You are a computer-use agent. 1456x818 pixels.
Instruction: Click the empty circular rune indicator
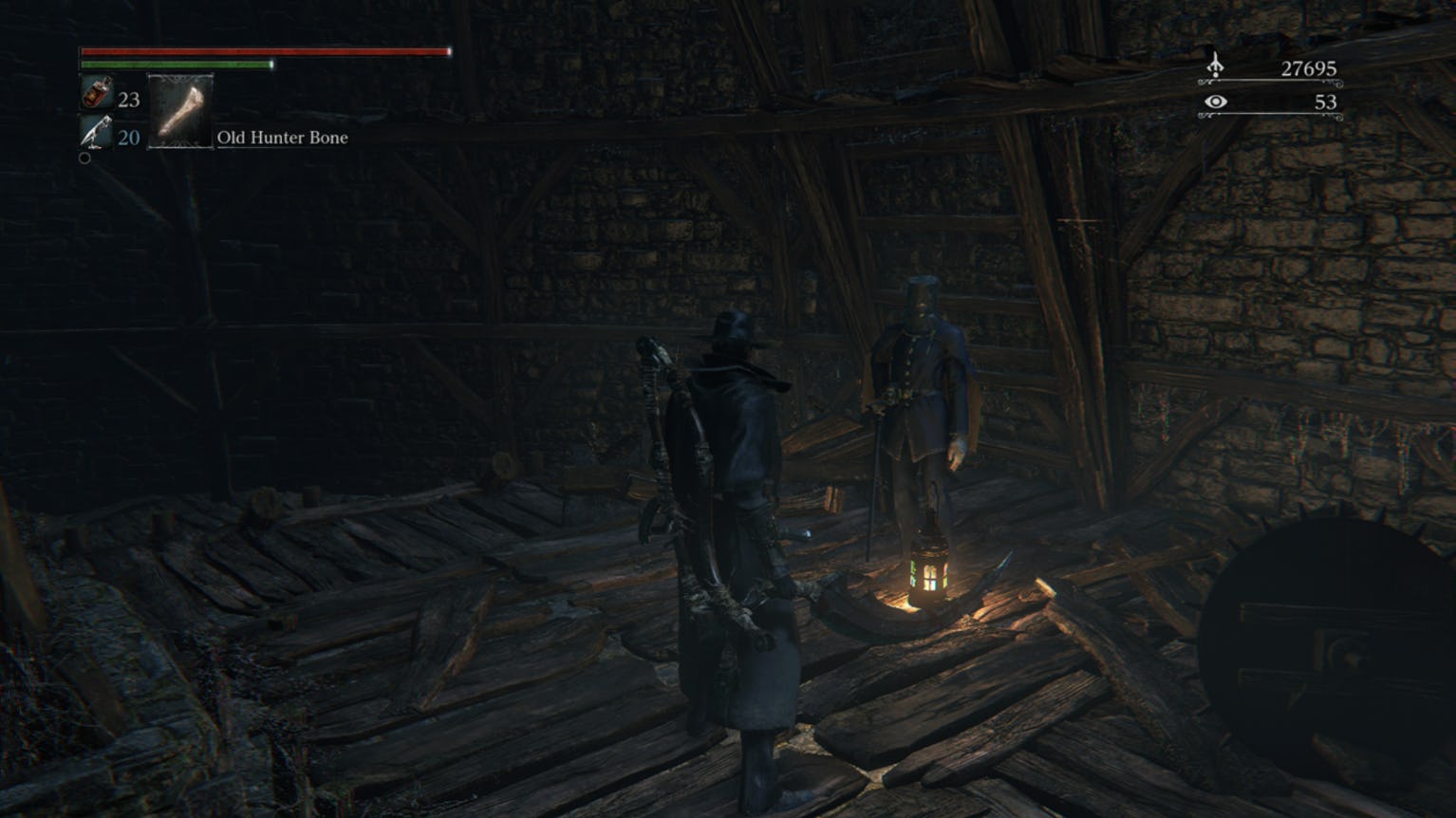(84, 158)
